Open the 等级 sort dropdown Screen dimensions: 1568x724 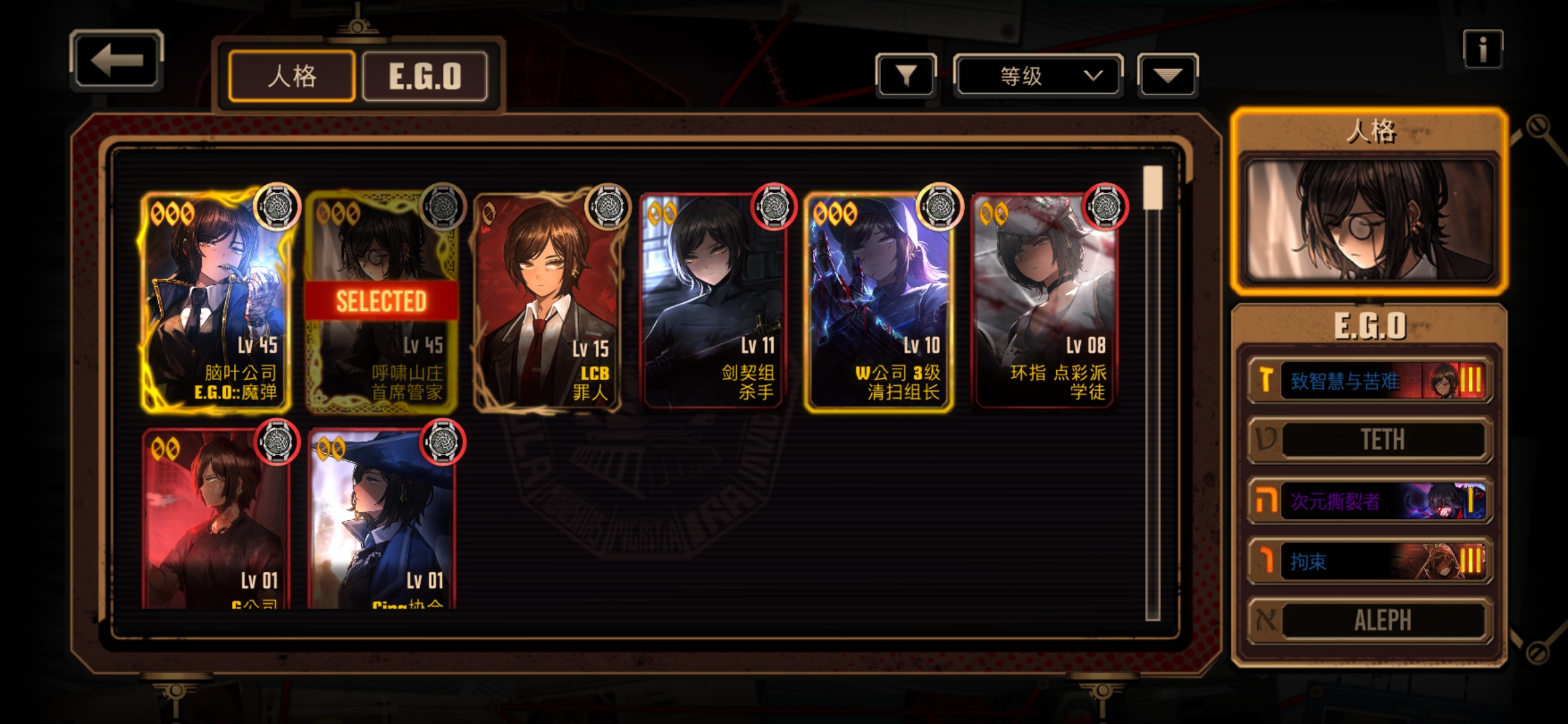pos(1037,76)
